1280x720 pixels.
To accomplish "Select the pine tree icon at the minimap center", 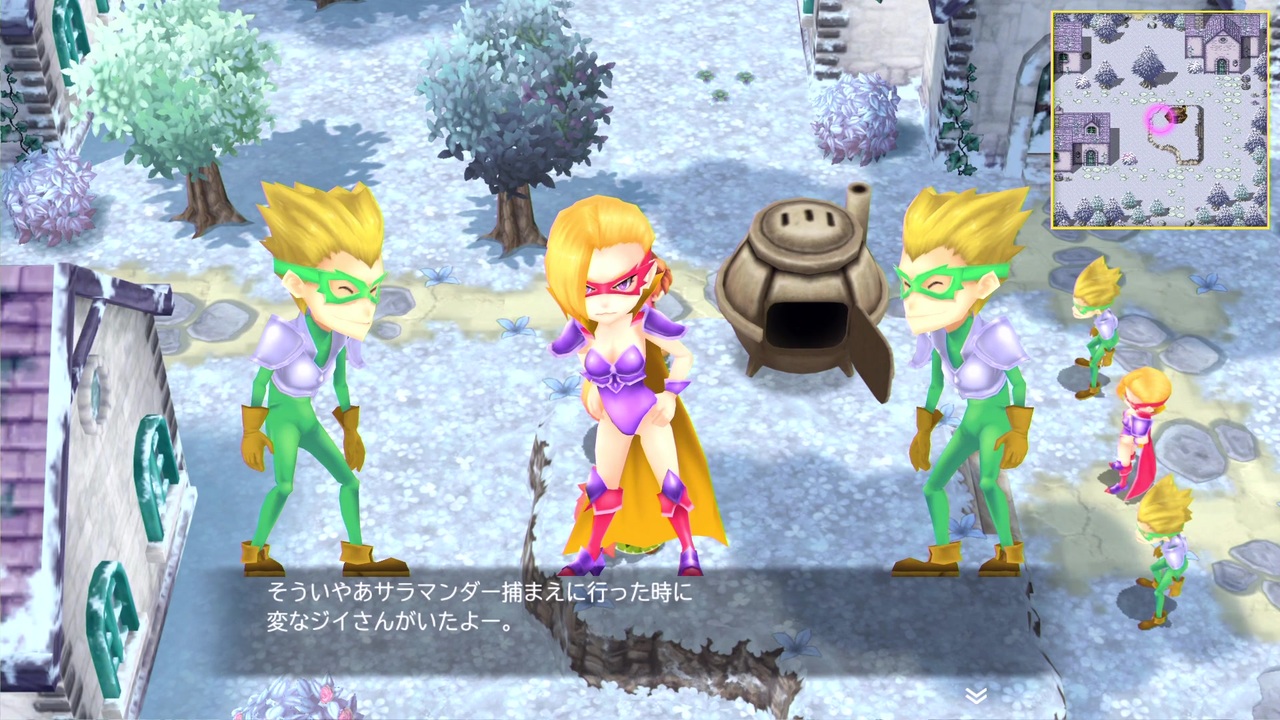I will [1147, 64].
